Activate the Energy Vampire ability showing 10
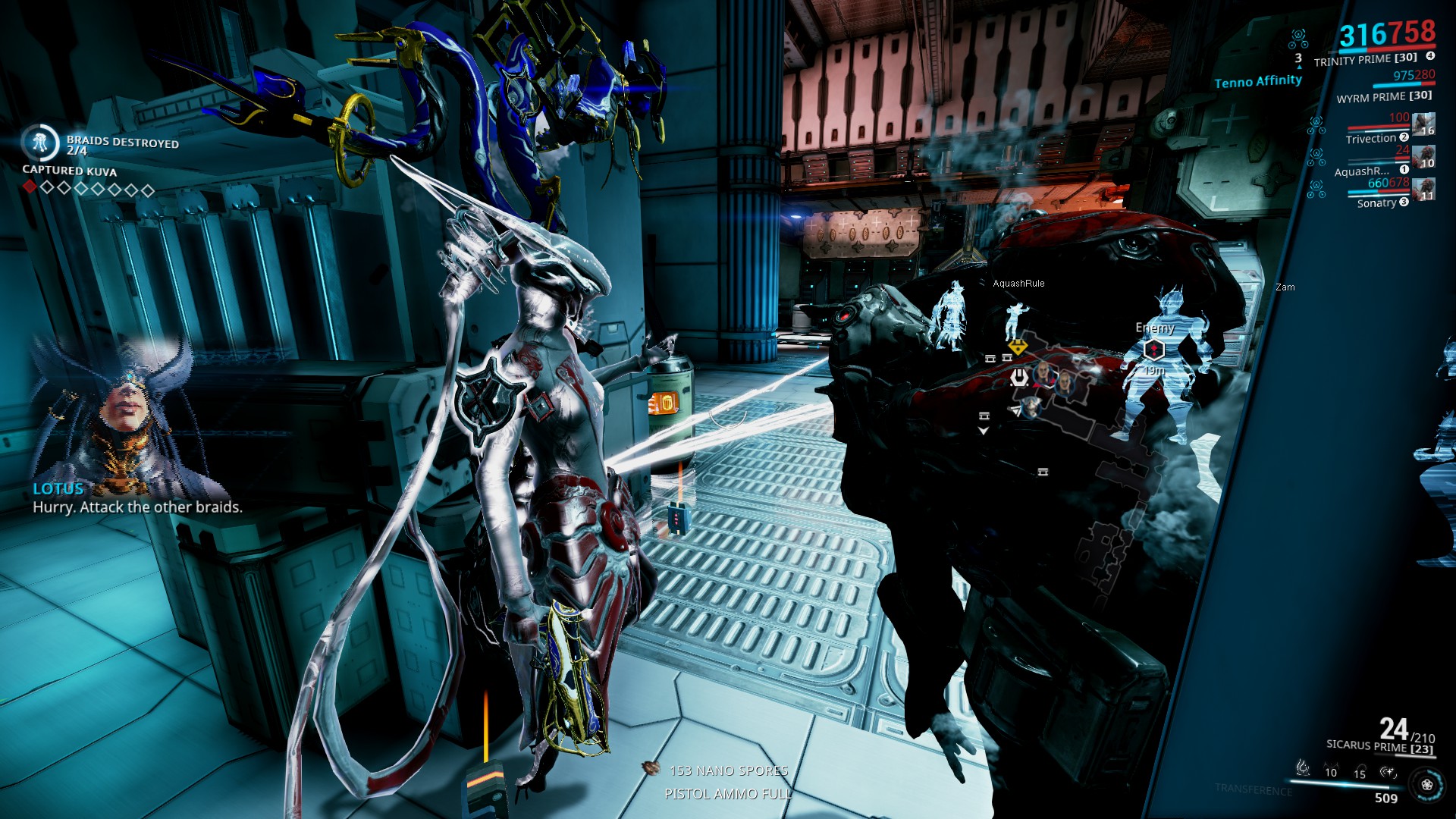 point(1331,771)
